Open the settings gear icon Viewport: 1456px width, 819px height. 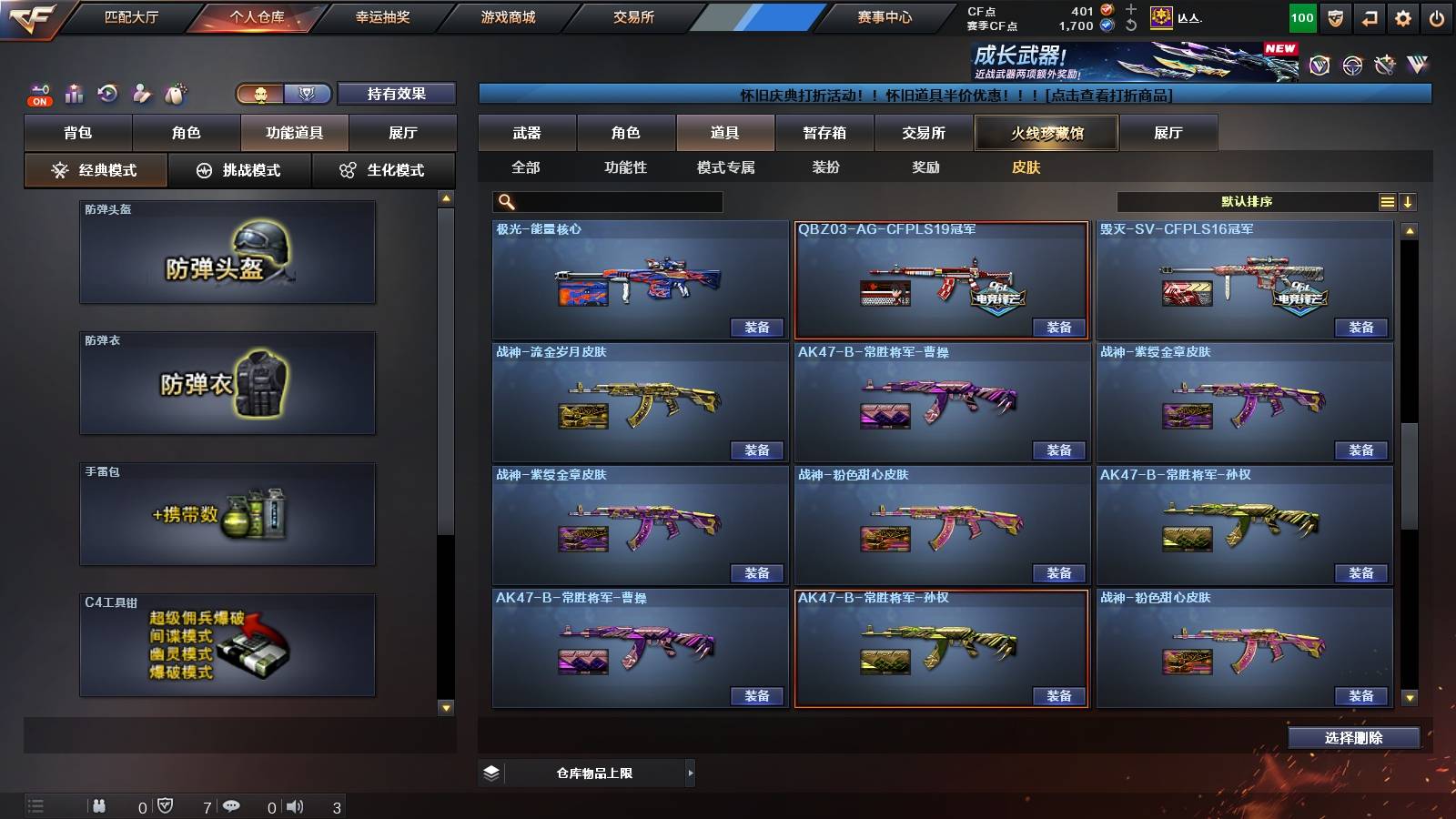pos(1404,16)
